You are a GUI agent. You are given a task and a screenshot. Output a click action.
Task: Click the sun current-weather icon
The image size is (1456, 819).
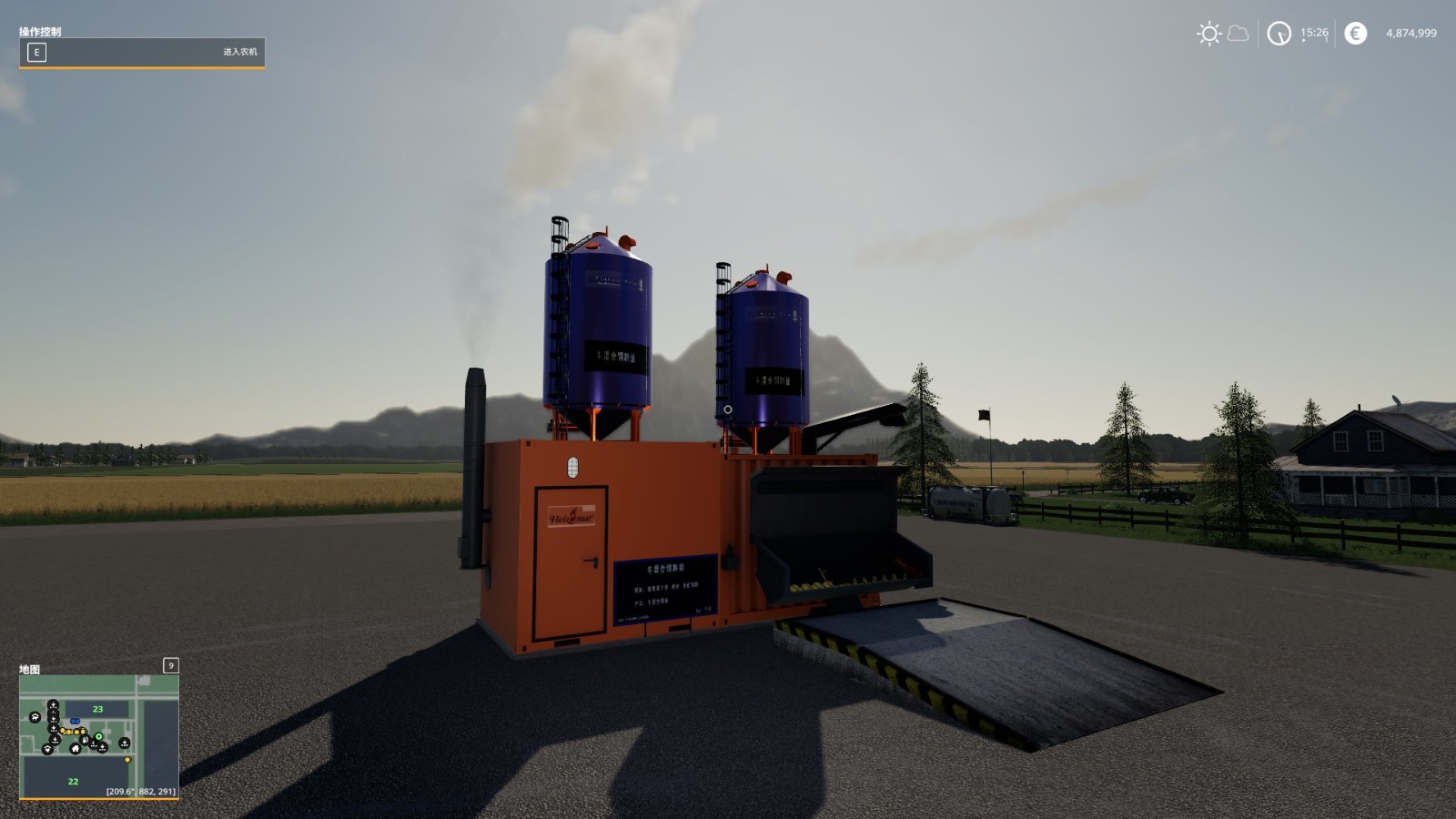click(x=1208, y=32)
